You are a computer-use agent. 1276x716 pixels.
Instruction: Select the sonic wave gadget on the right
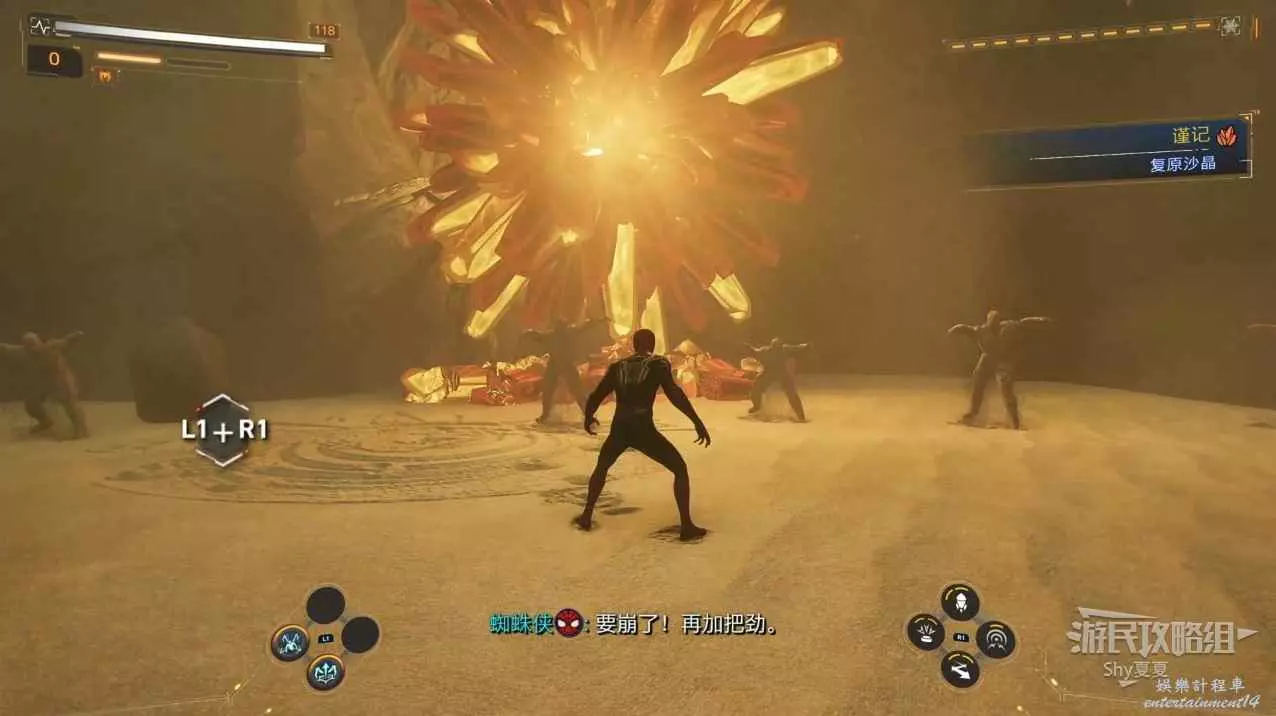(996, 639)
